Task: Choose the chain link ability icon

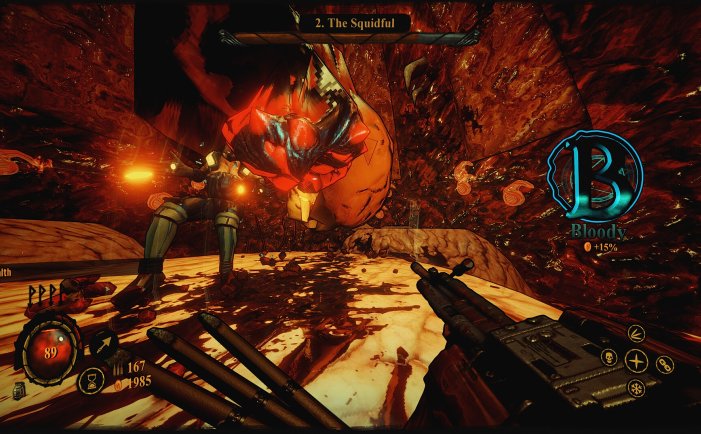Action: pos(665,365)
